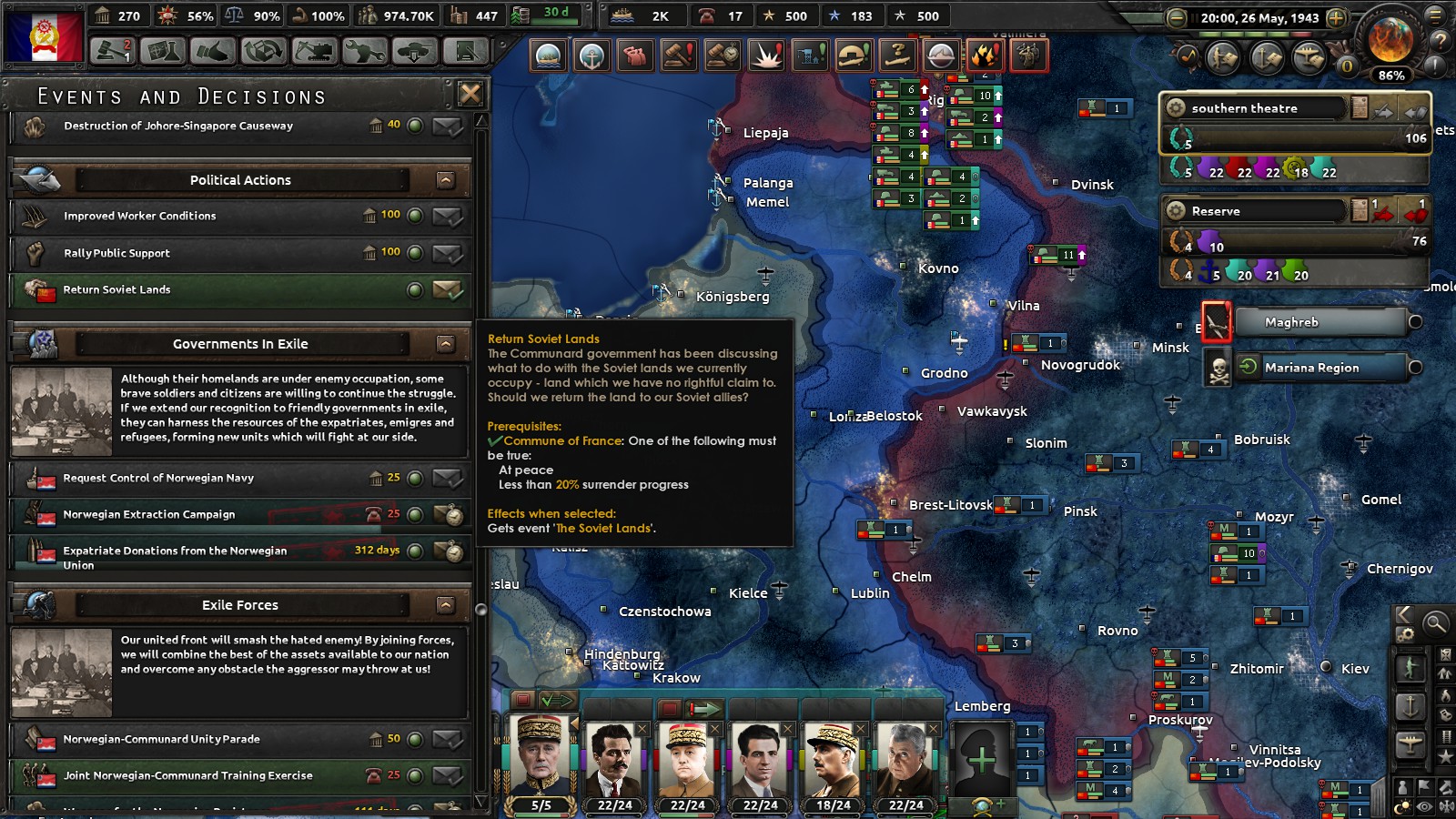Collapse the Political Actions section
Viewport: 1456px width, 819px height.
pos(445,179)
